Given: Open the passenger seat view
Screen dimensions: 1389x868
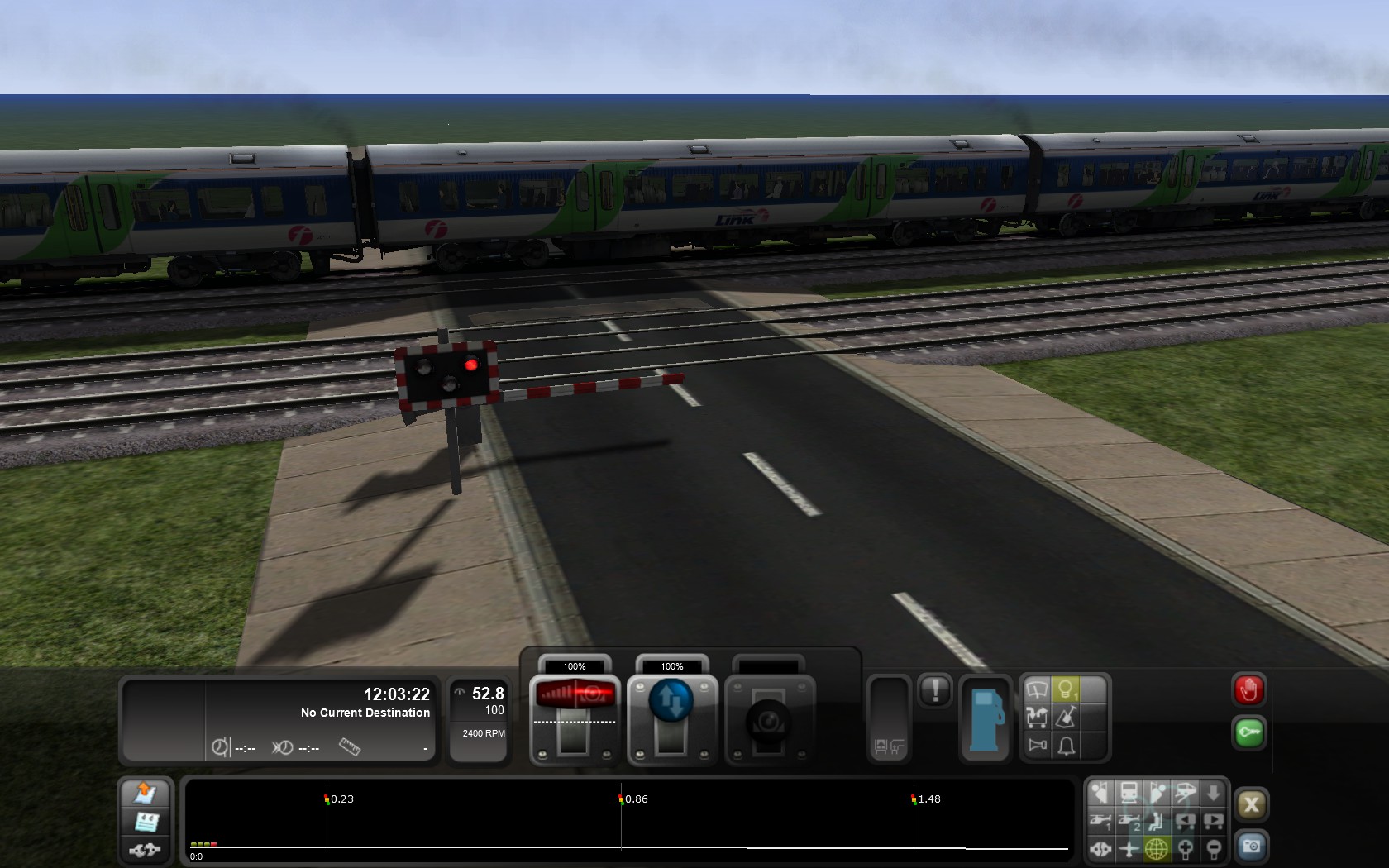Looking at the screenshot, I should pos(1157,821).
